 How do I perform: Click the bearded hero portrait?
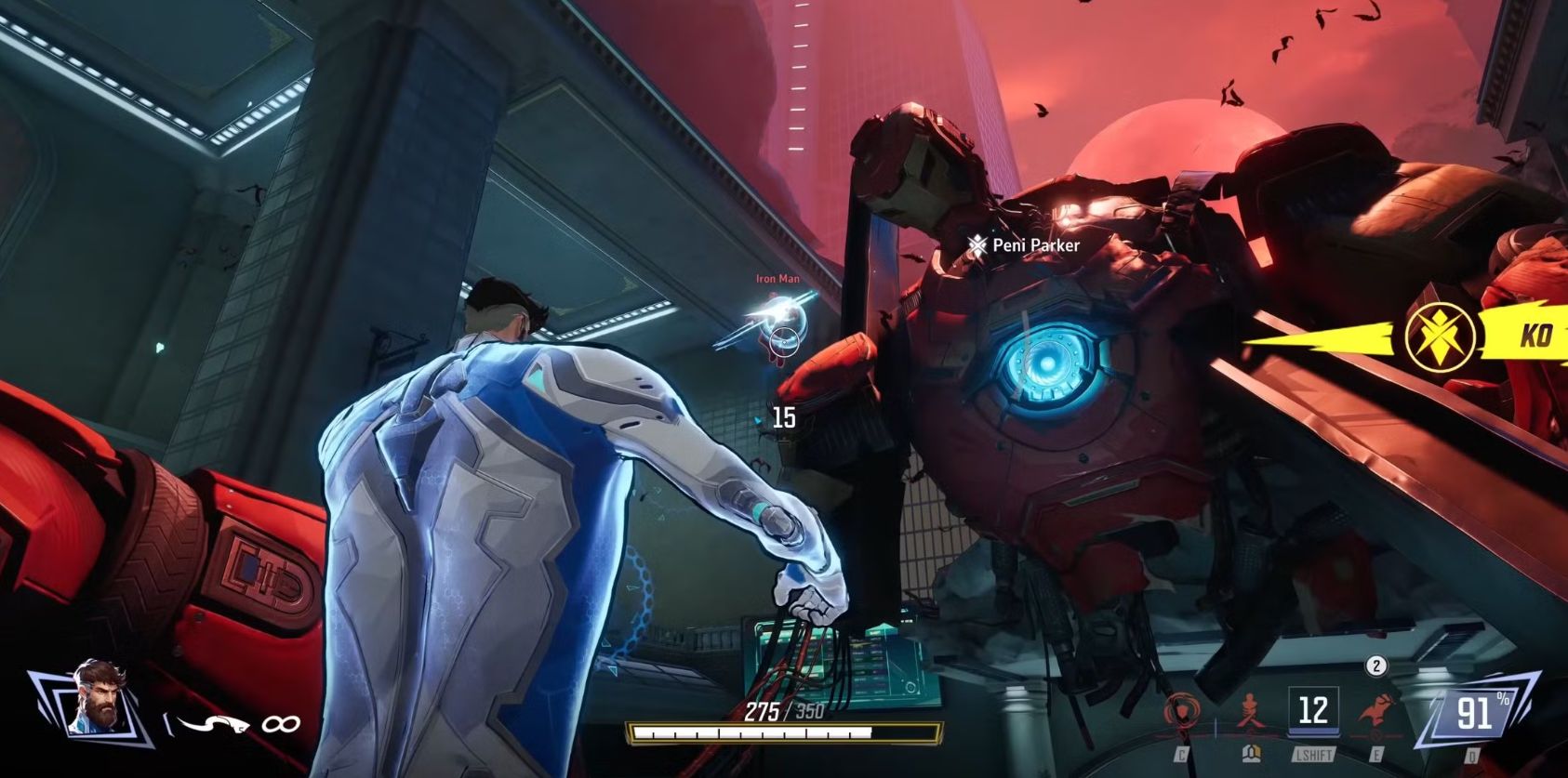97,697
